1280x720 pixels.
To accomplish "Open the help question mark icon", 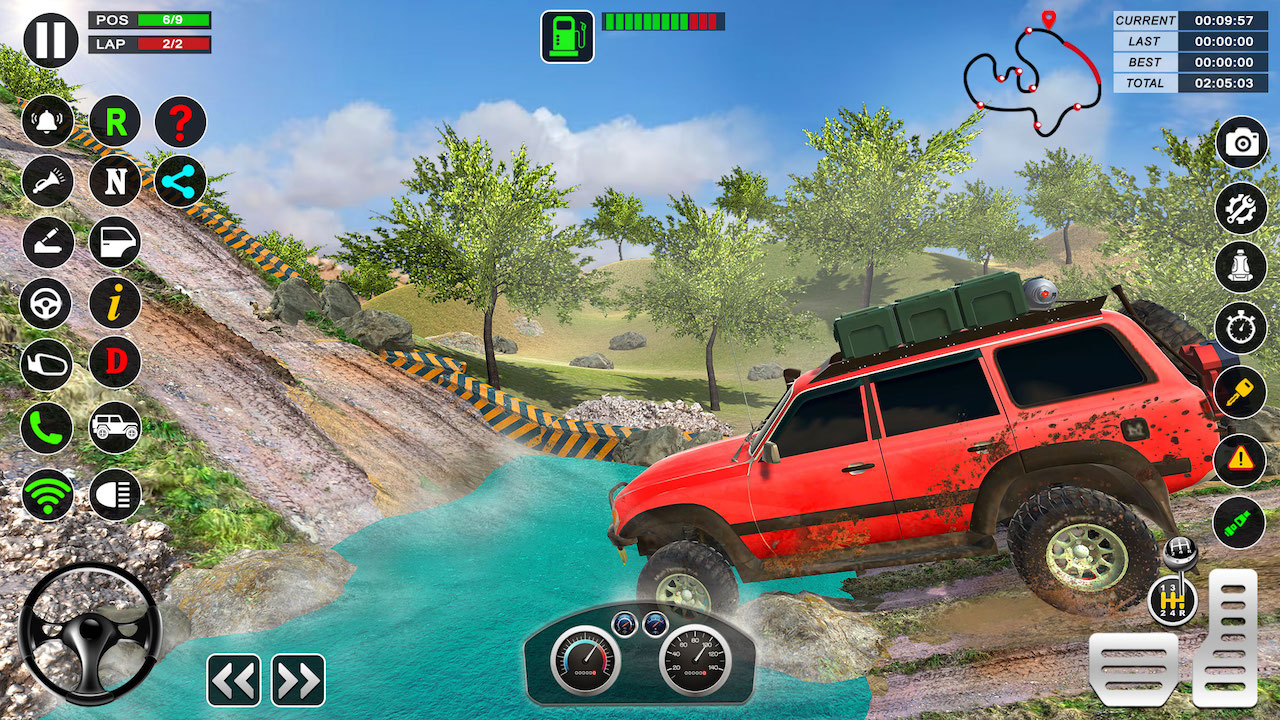I will (x=180, y=122).
